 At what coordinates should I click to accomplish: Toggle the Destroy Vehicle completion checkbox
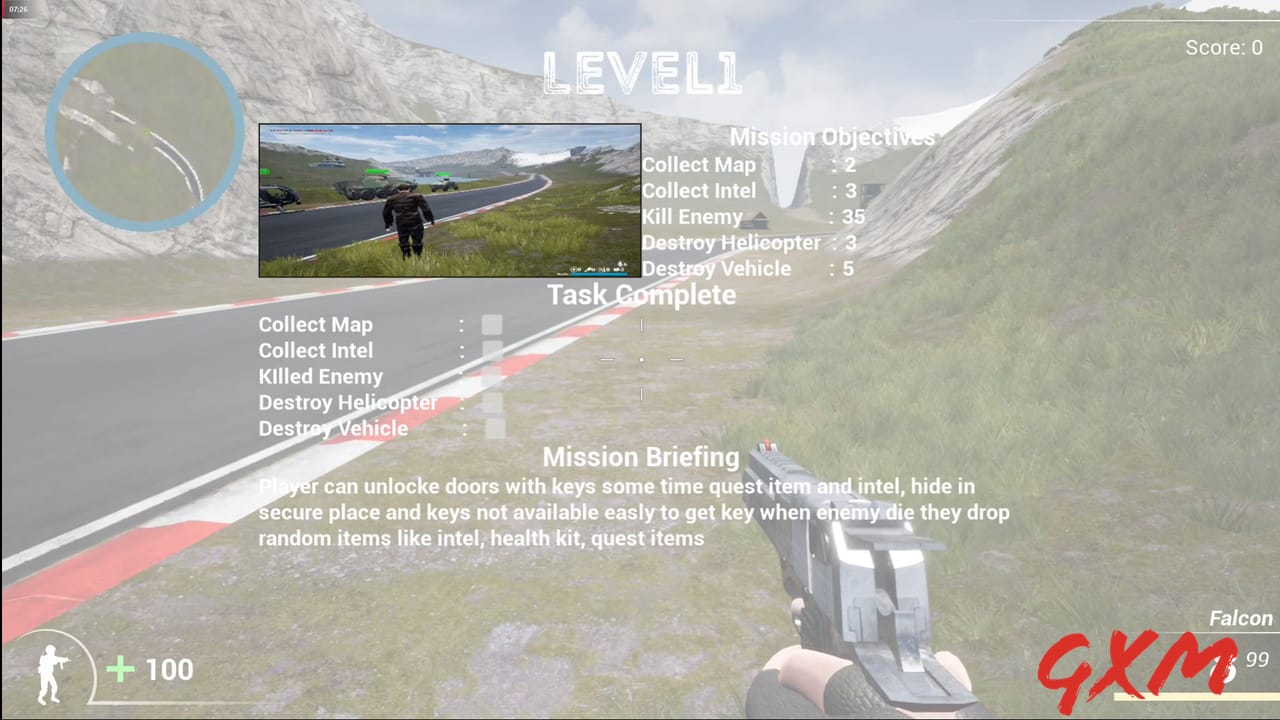(x=492, y=428)
